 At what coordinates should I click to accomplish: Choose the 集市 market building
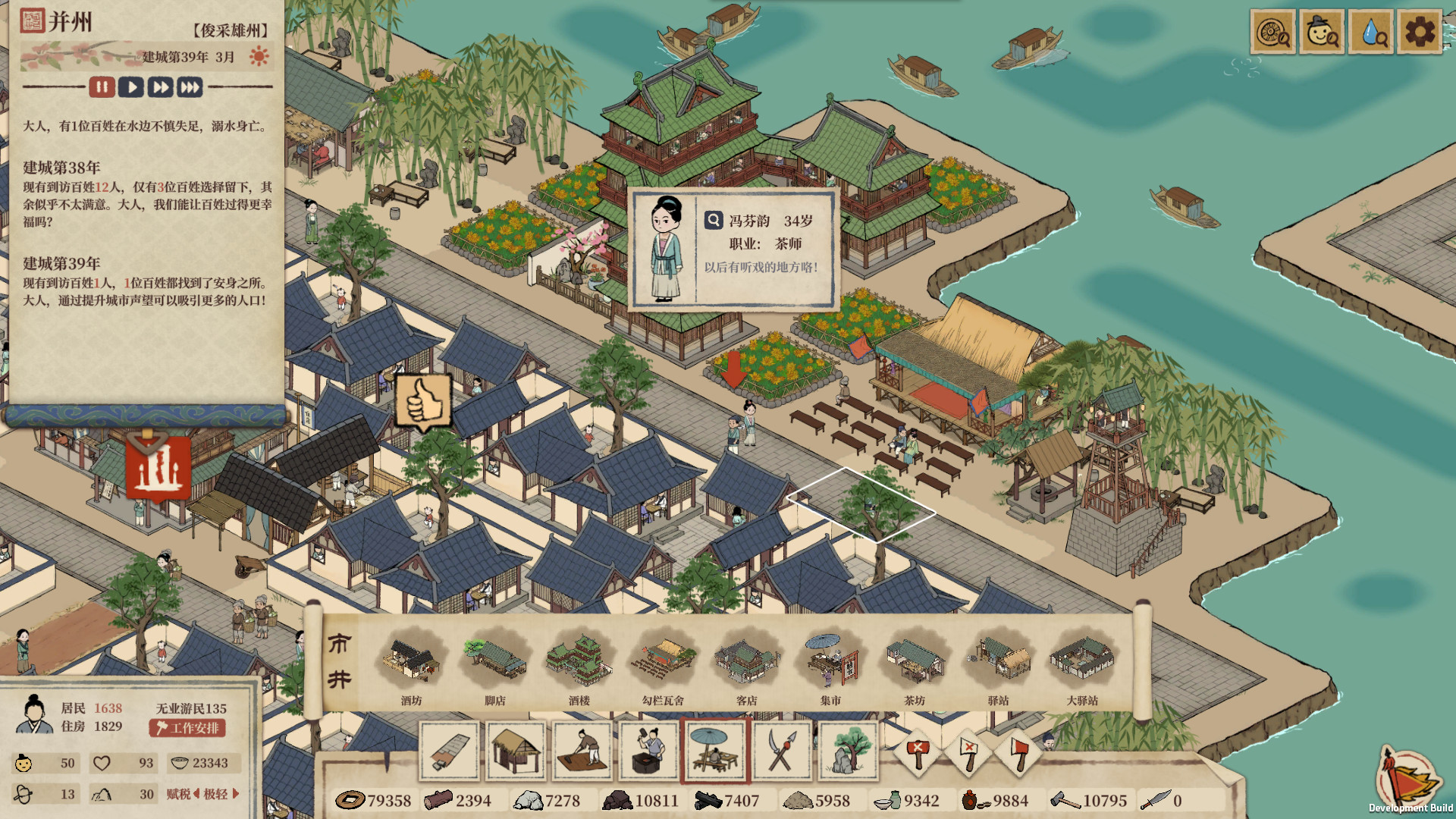830,665
